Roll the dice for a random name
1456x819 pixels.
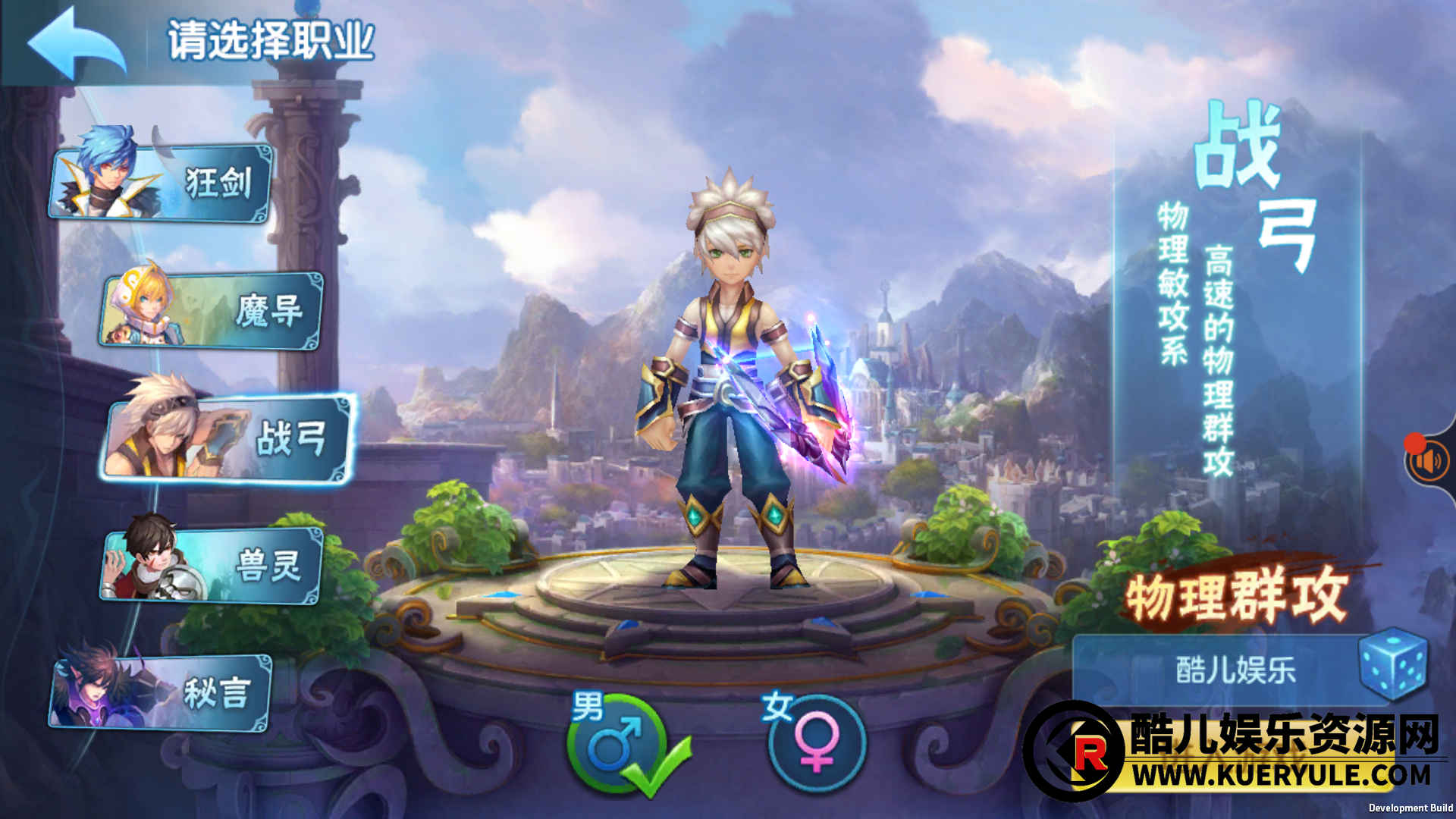click(1392, 664)
